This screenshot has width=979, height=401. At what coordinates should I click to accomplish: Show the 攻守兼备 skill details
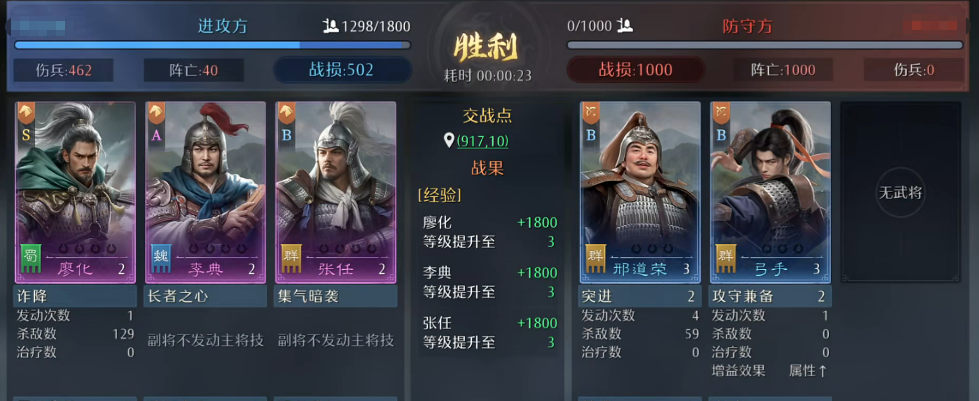pos(770,296)
